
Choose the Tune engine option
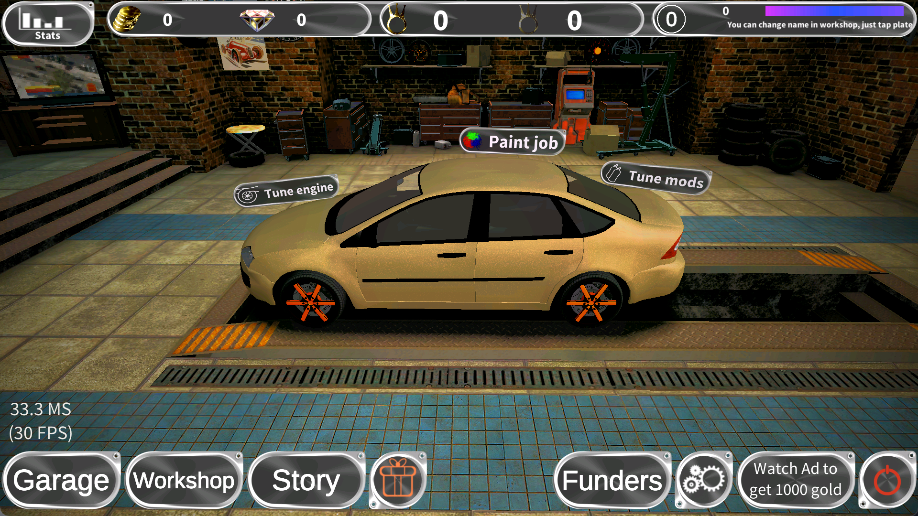tap(286, 190)
